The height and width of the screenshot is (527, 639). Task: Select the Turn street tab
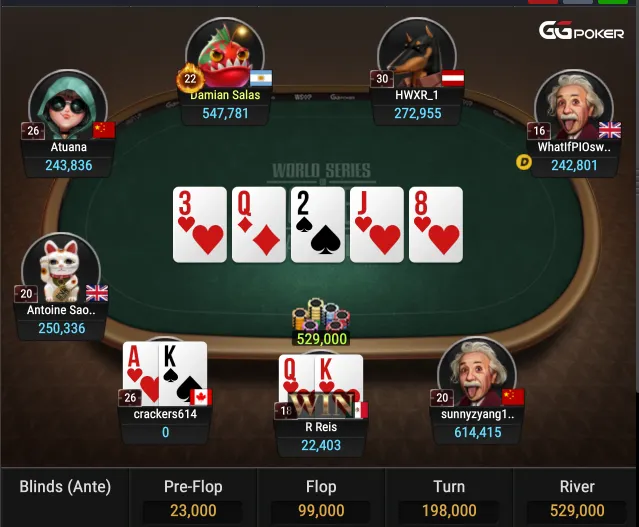[x=449, y=497]
